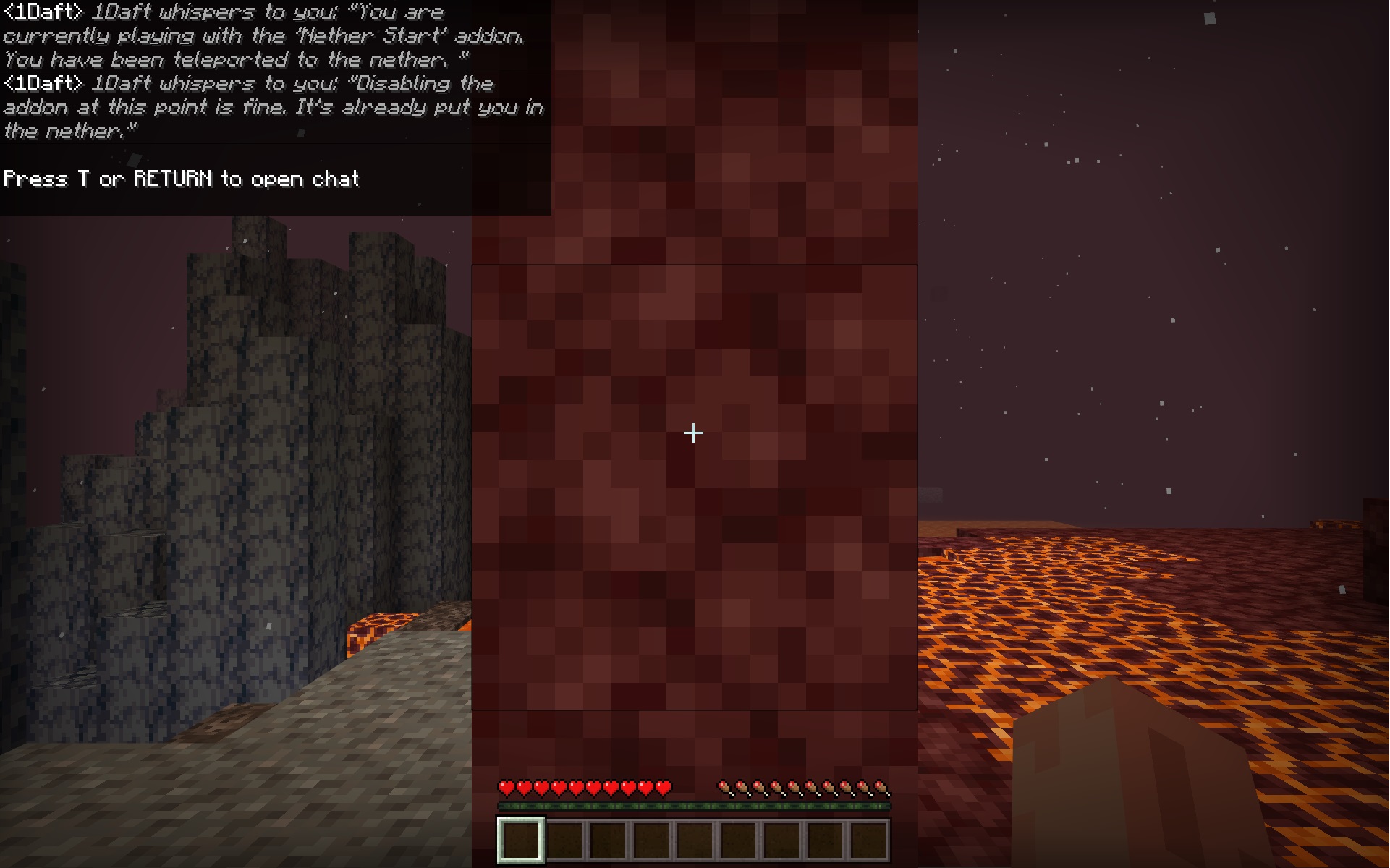Viewport: 1390px width, 868px height.
Task: Click 'Press T or RETURN to open chat' prompt
Action: (179, 179)
